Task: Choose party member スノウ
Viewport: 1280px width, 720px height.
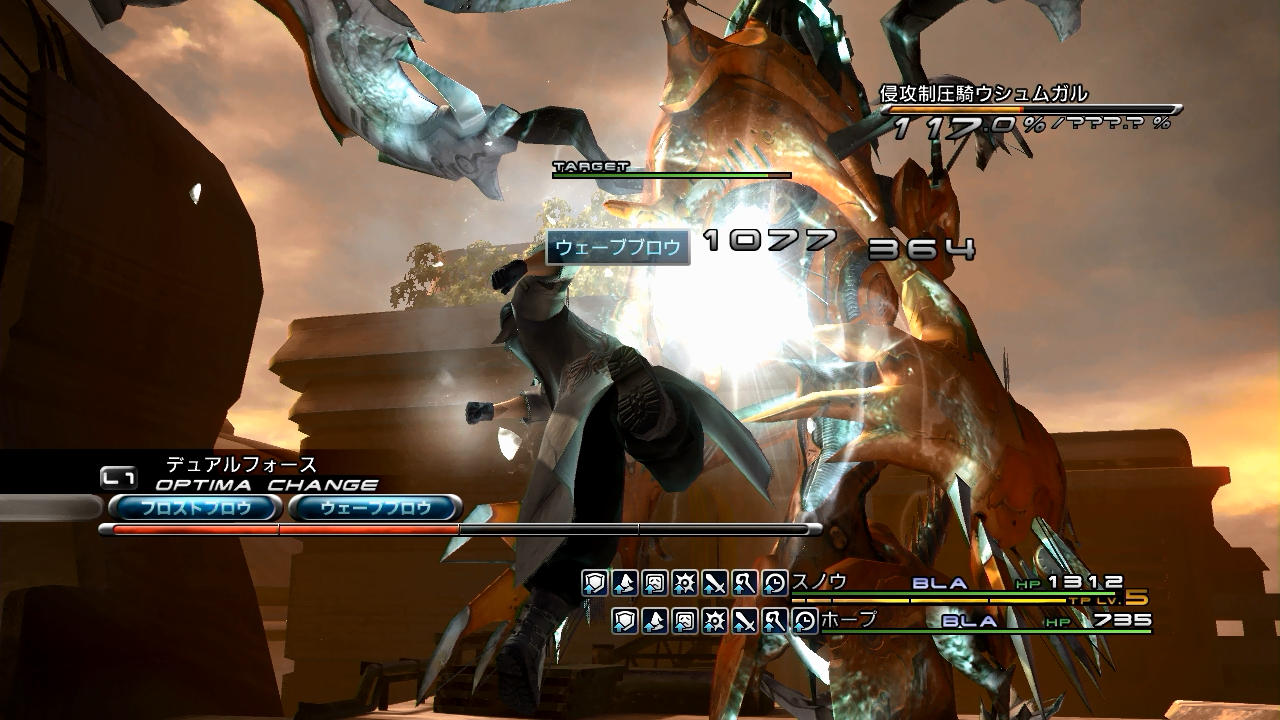Action: coord(819,581)
